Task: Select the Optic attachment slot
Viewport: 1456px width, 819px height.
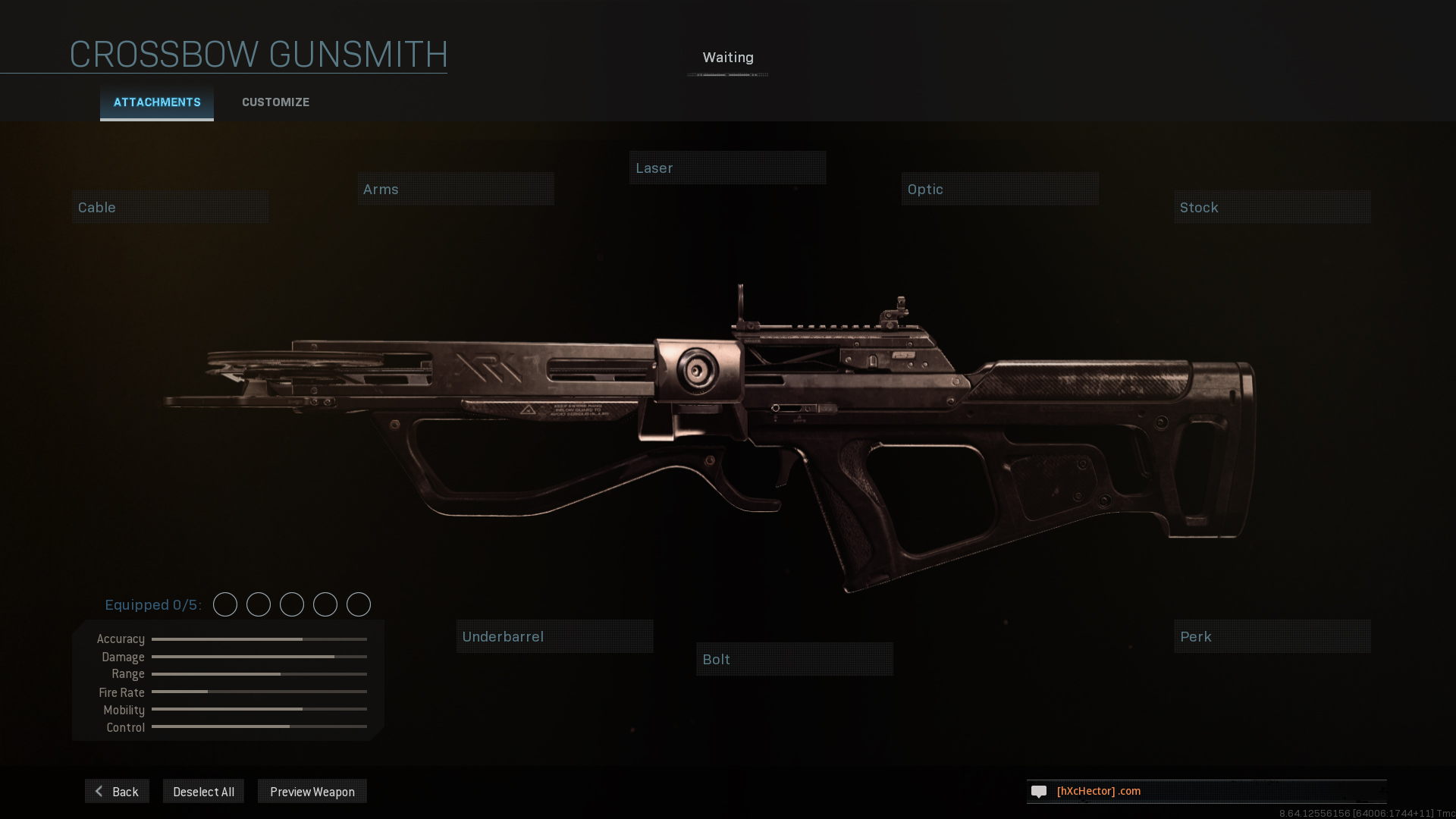Action: click(x=999, y=189)
